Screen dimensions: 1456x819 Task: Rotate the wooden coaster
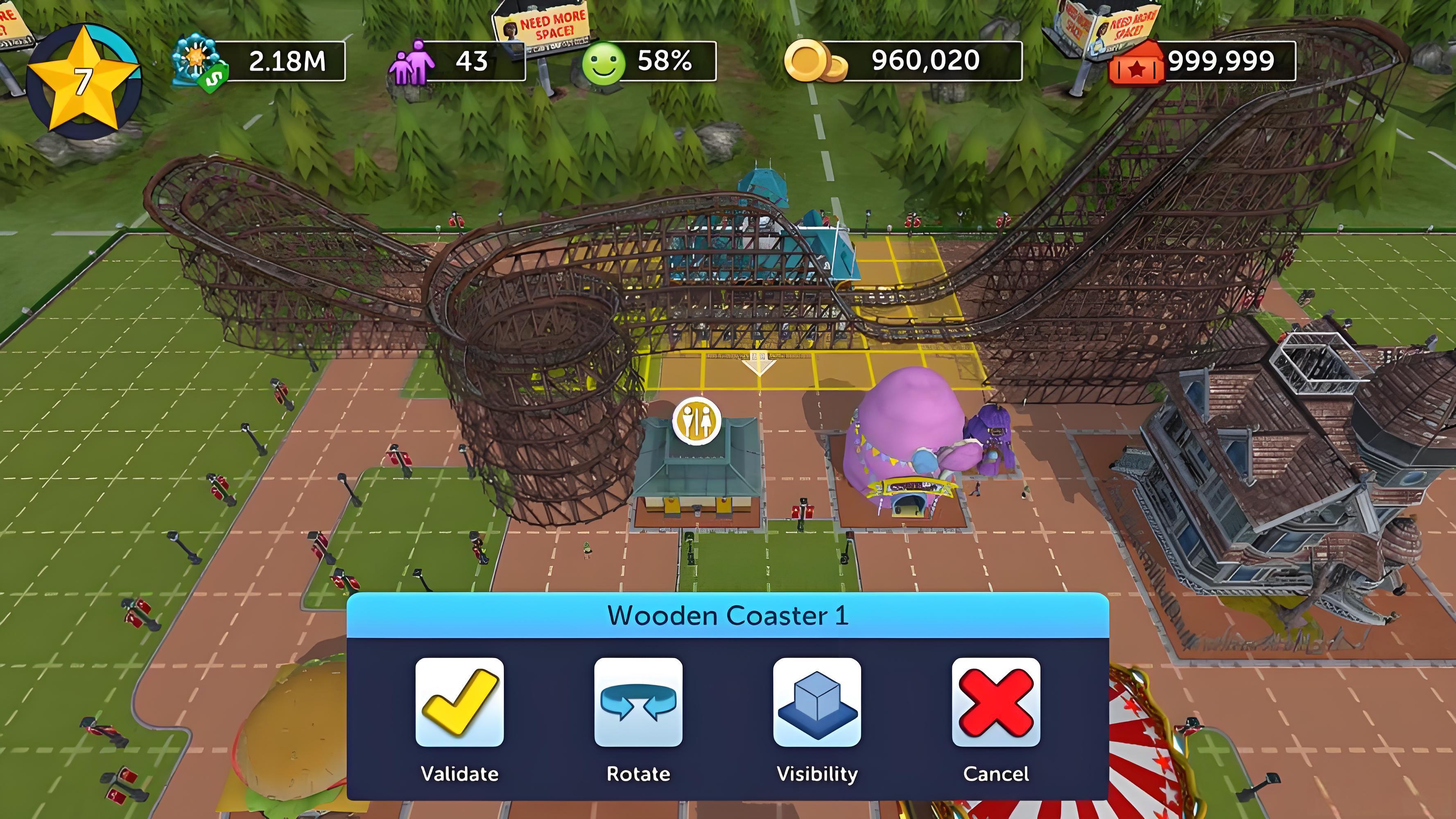point(638,702)
